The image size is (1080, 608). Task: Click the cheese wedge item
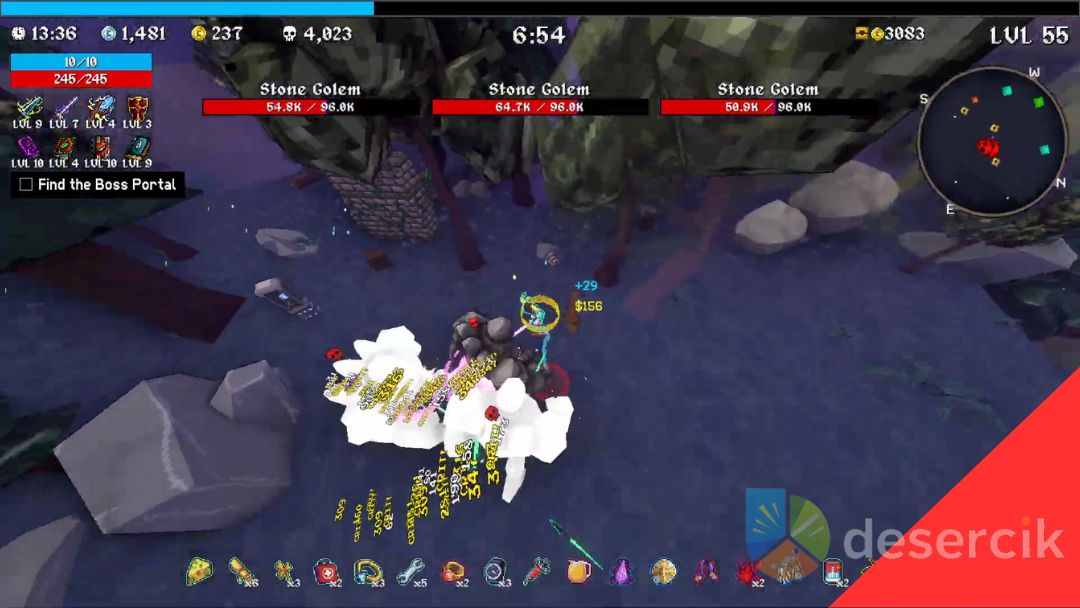199,571
